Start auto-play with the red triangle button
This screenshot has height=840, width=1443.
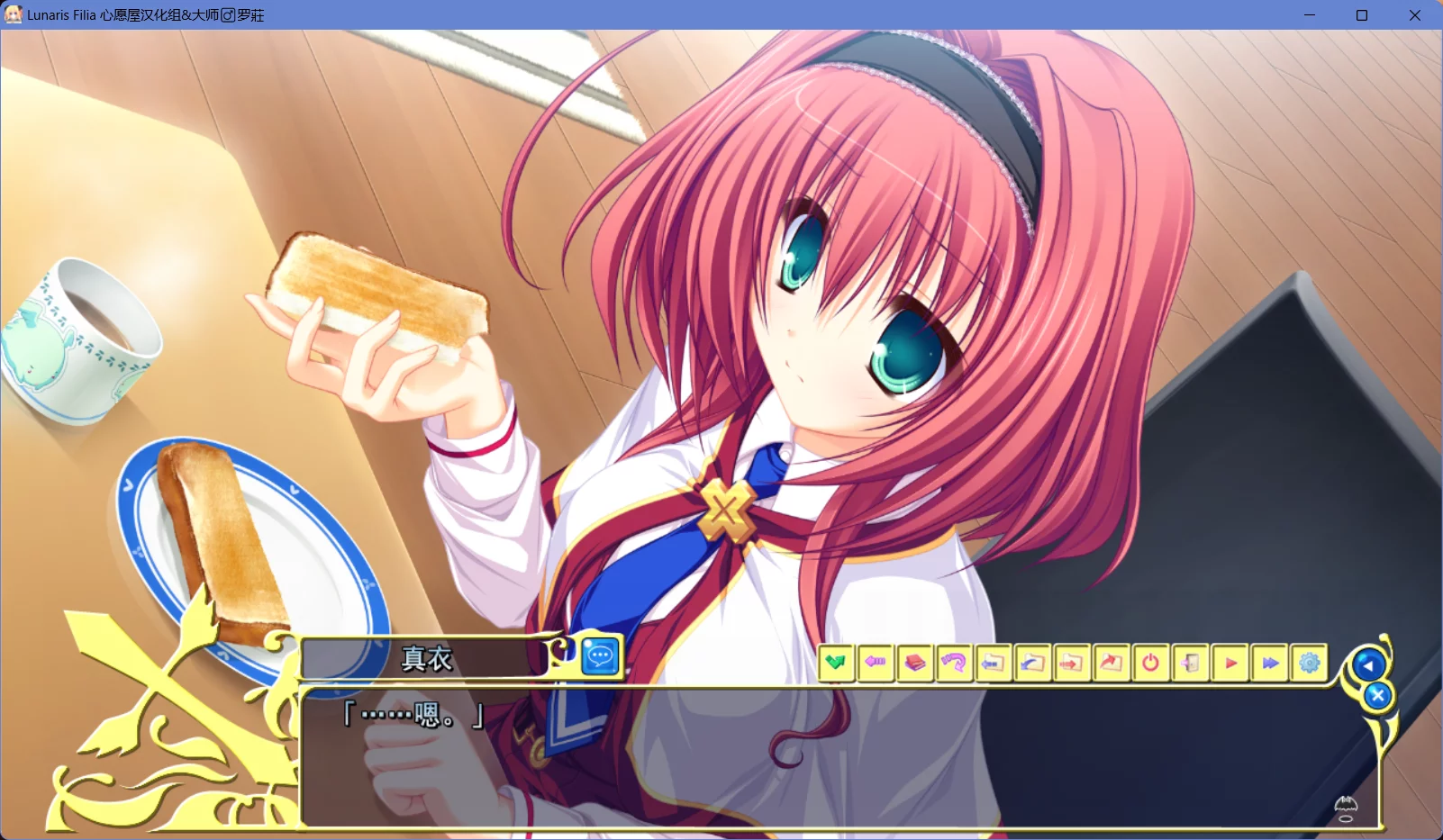tap(1230, 664)
